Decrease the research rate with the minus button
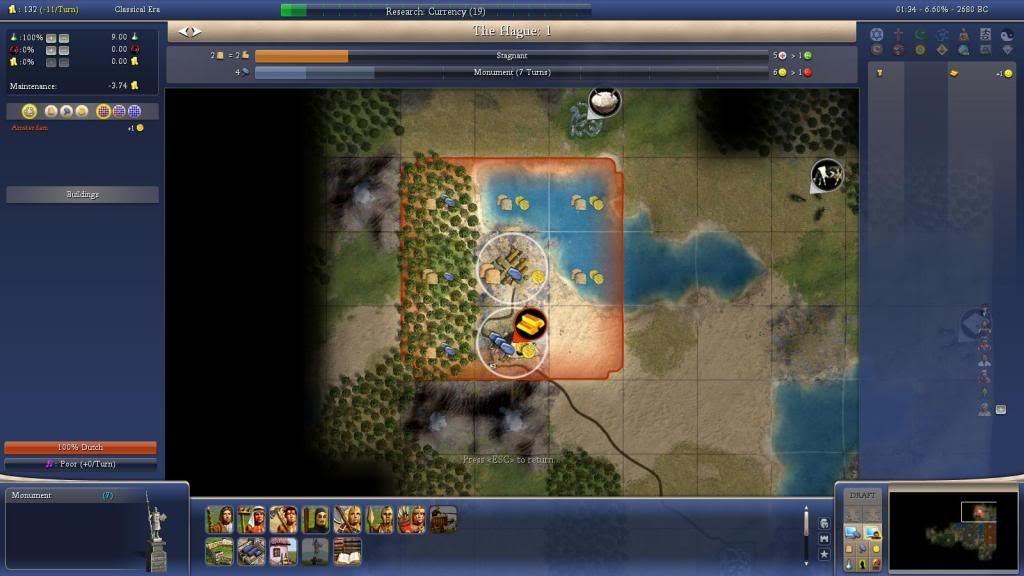Viewport: 1024px width, 576px height. click(64, 37)
